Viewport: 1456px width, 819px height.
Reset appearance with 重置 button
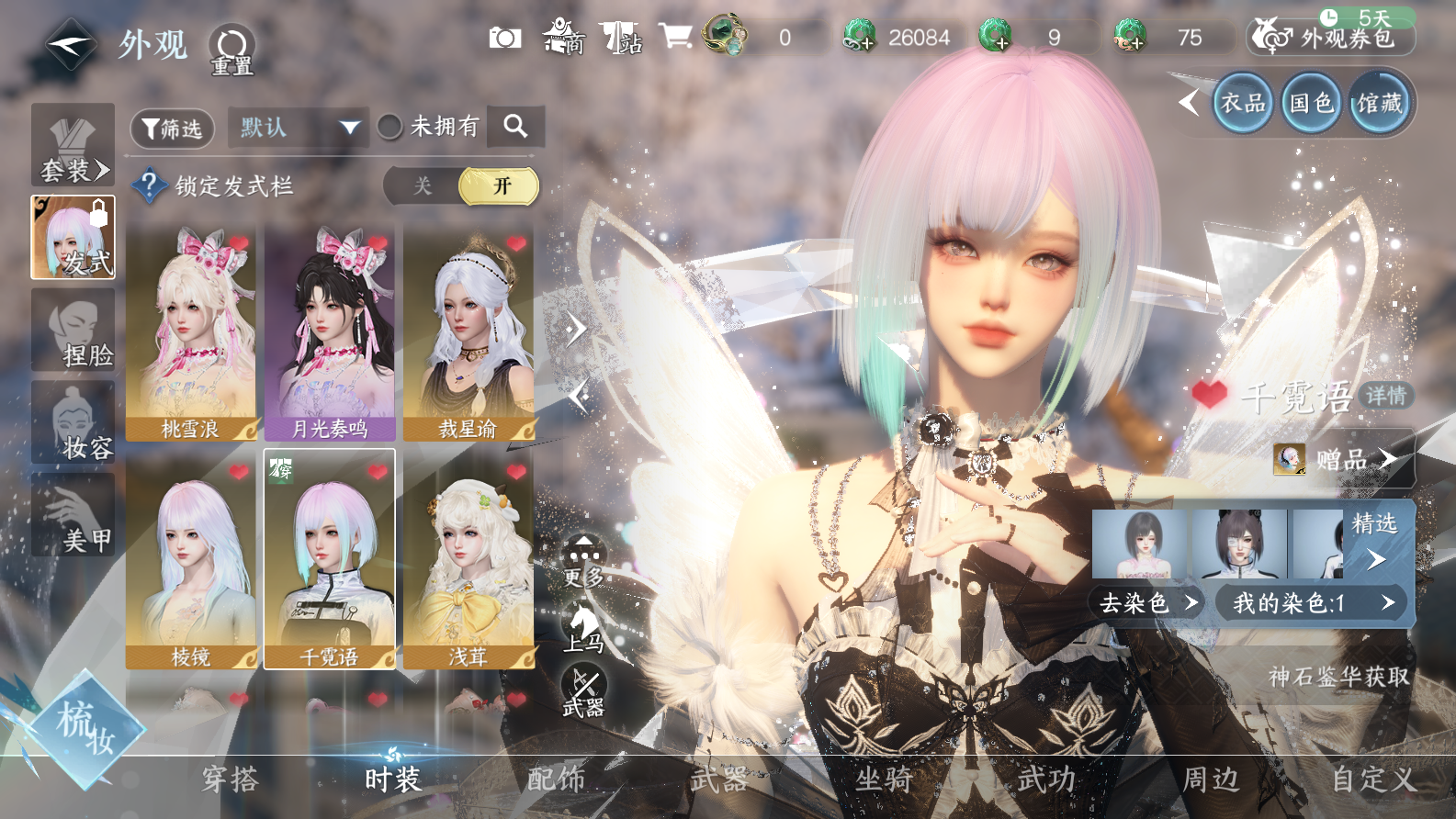pos(231,49)
